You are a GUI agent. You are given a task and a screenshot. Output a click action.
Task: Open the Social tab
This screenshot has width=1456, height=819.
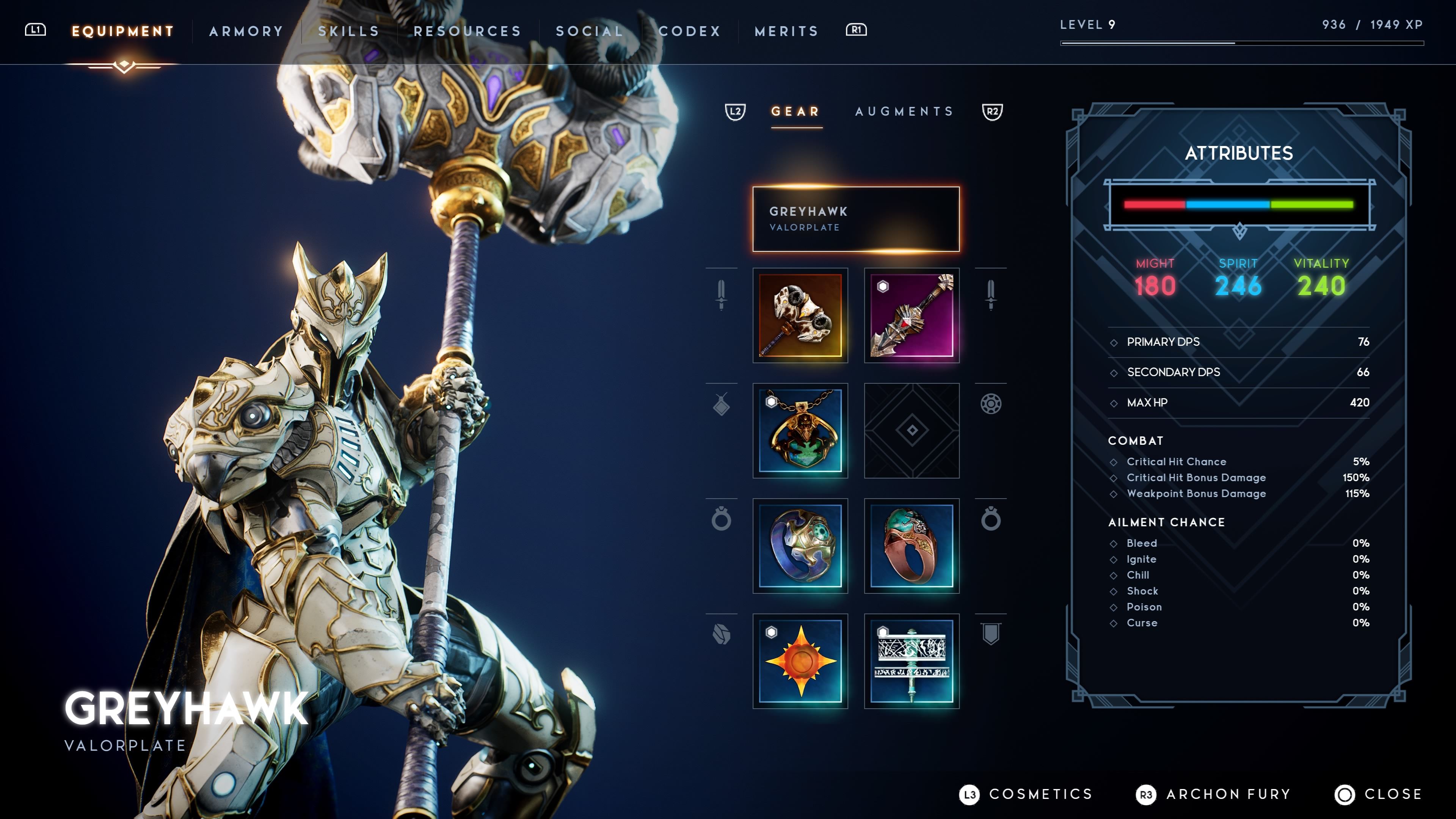click(x=590, y=31)
